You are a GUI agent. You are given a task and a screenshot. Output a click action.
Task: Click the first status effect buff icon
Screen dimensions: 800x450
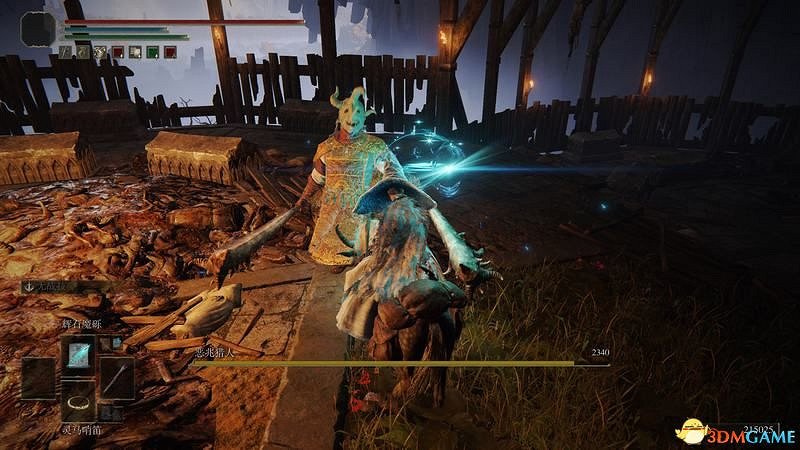[x=66, y=51]
